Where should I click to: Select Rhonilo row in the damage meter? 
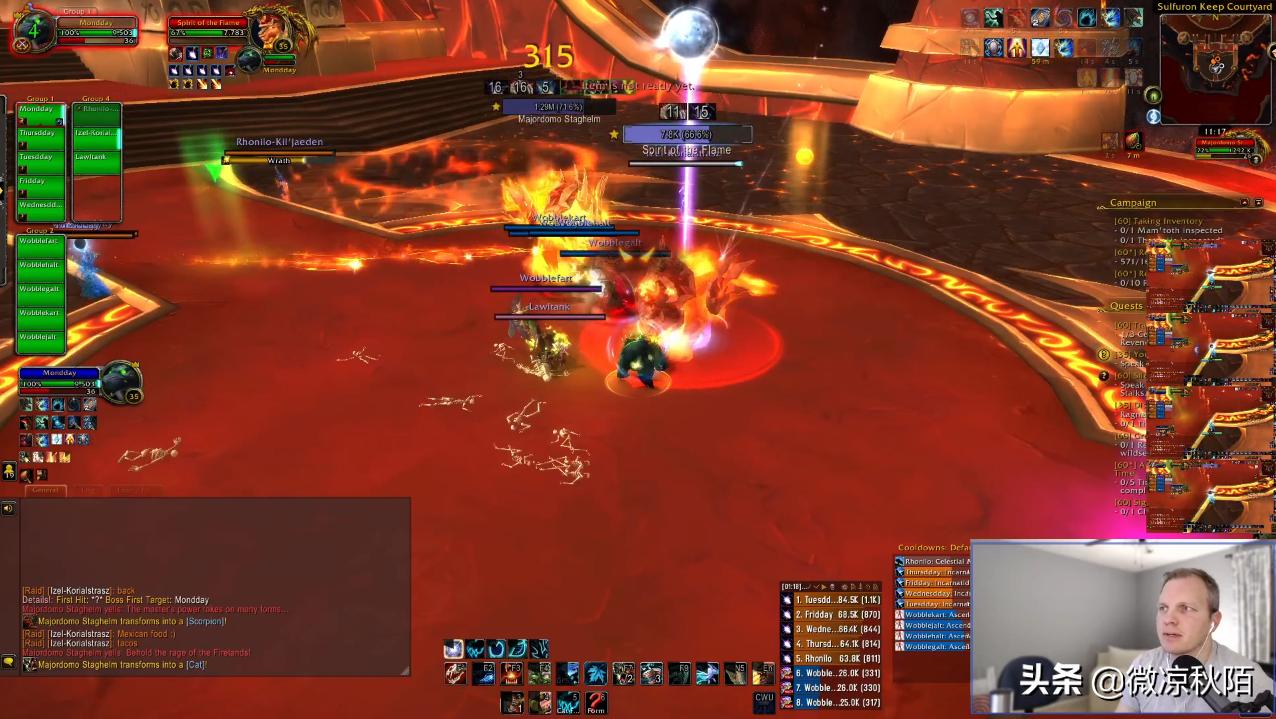pyautogui.click(x=830, y=659)
